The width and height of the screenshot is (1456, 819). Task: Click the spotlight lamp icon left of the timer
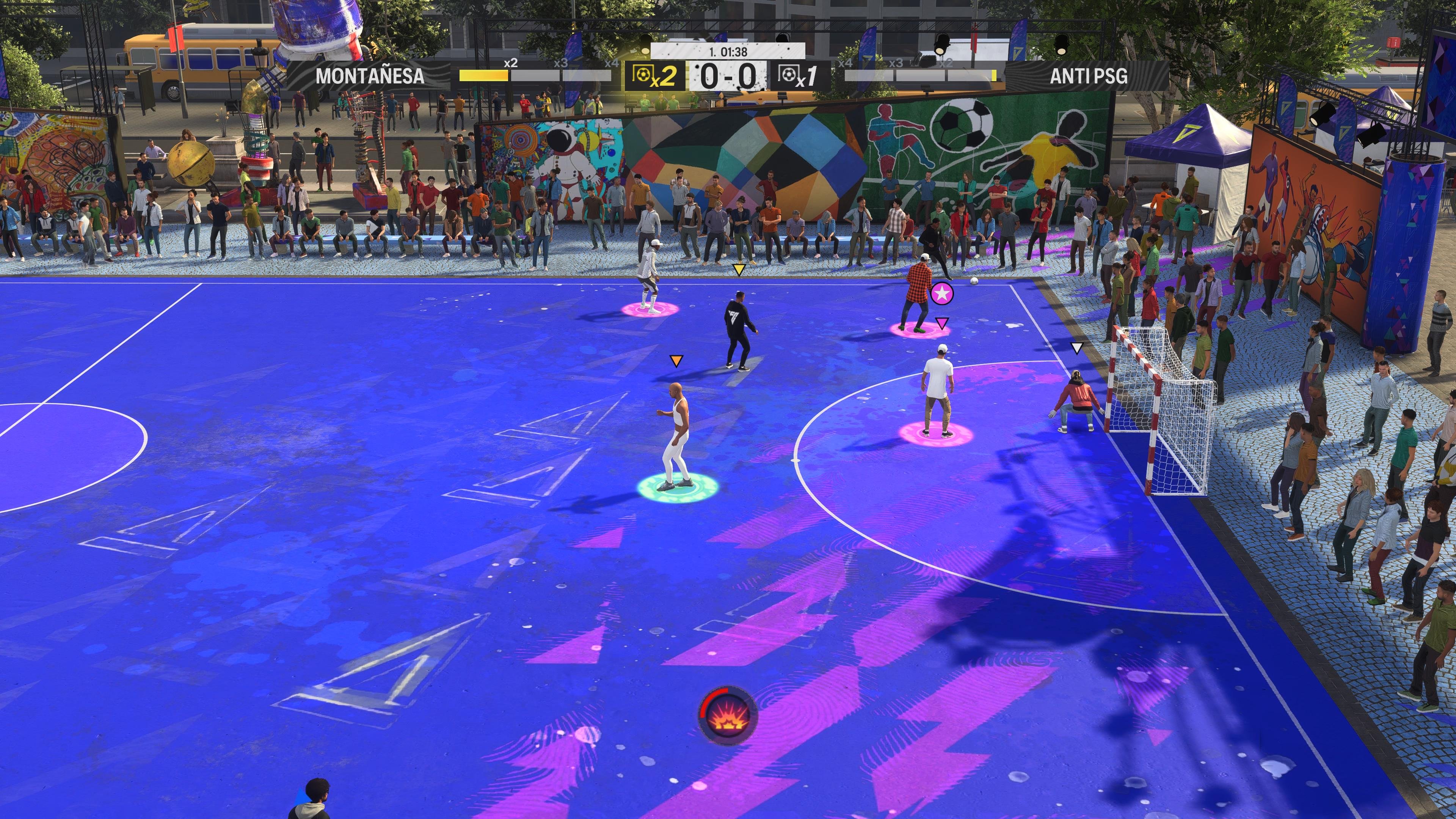[x=645, y=44]
